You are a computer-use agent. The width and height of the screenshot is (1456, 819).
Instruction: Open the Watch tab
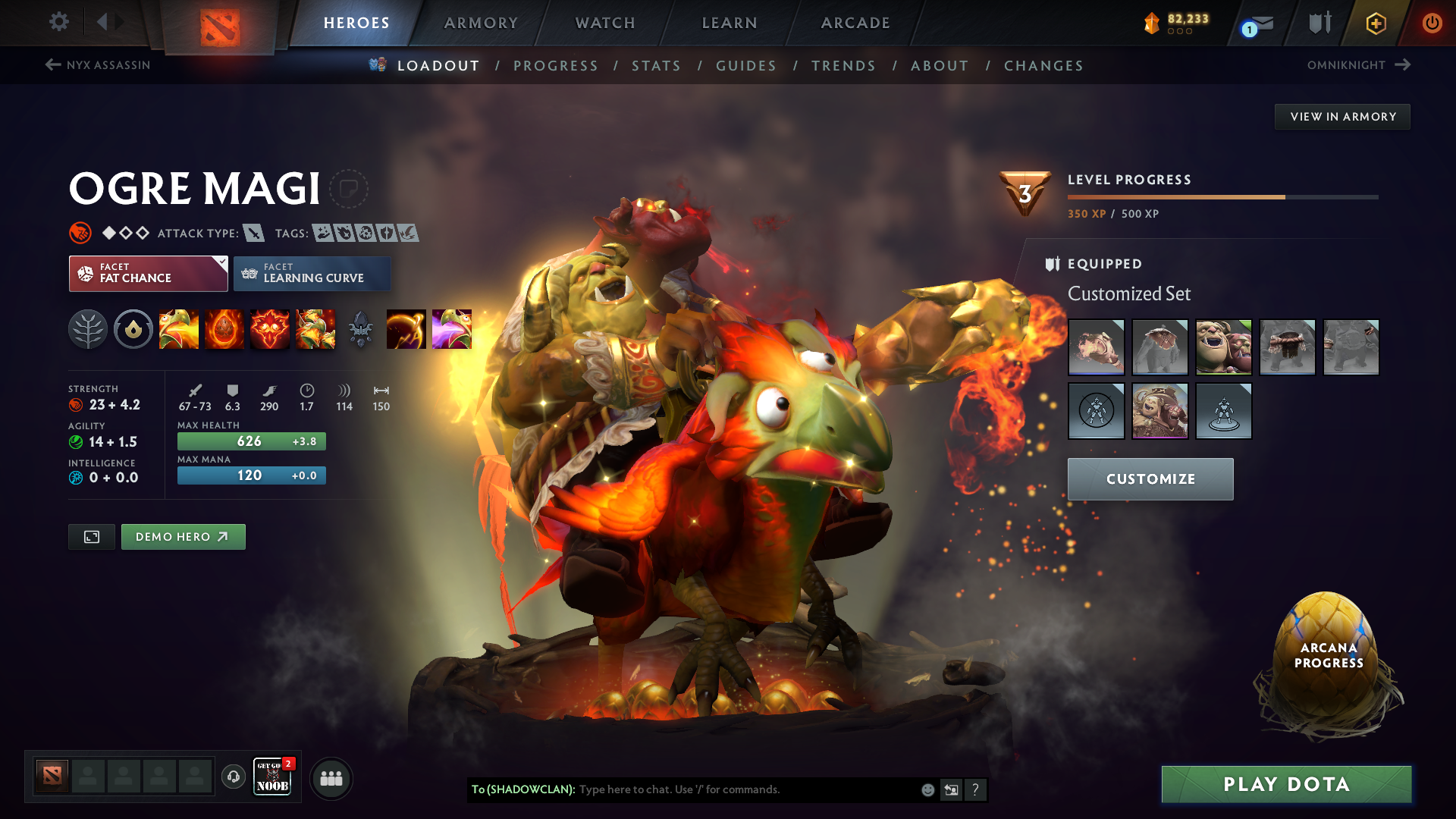[x=605, y=23]
